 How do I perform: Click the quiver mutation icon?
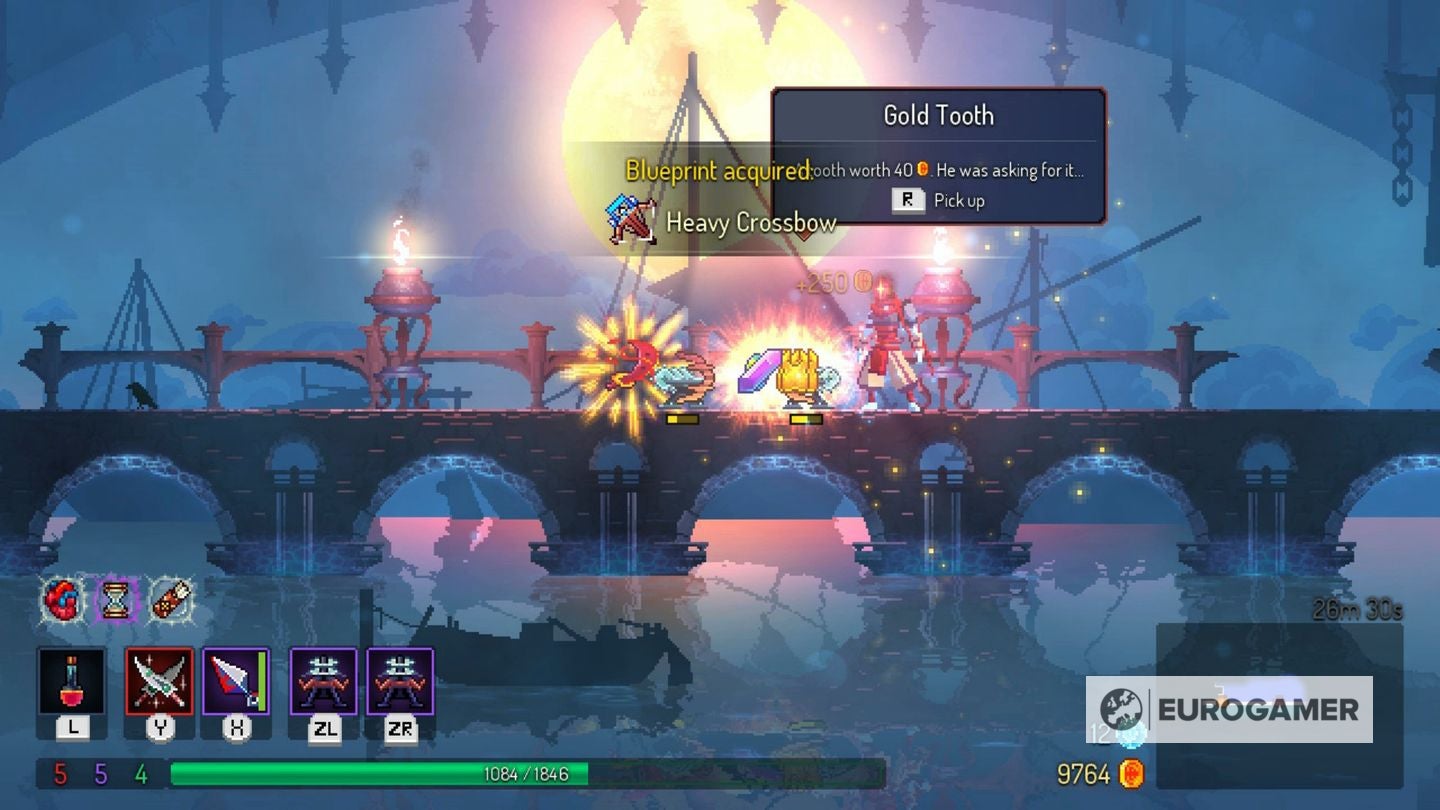point(168,598)
